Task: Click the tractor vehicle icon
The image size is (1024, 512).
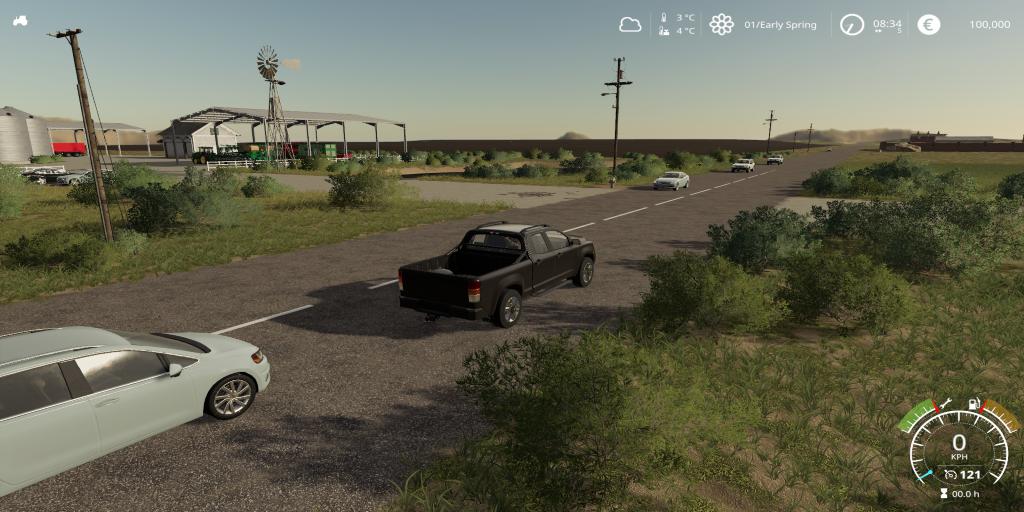Action: 20,20
